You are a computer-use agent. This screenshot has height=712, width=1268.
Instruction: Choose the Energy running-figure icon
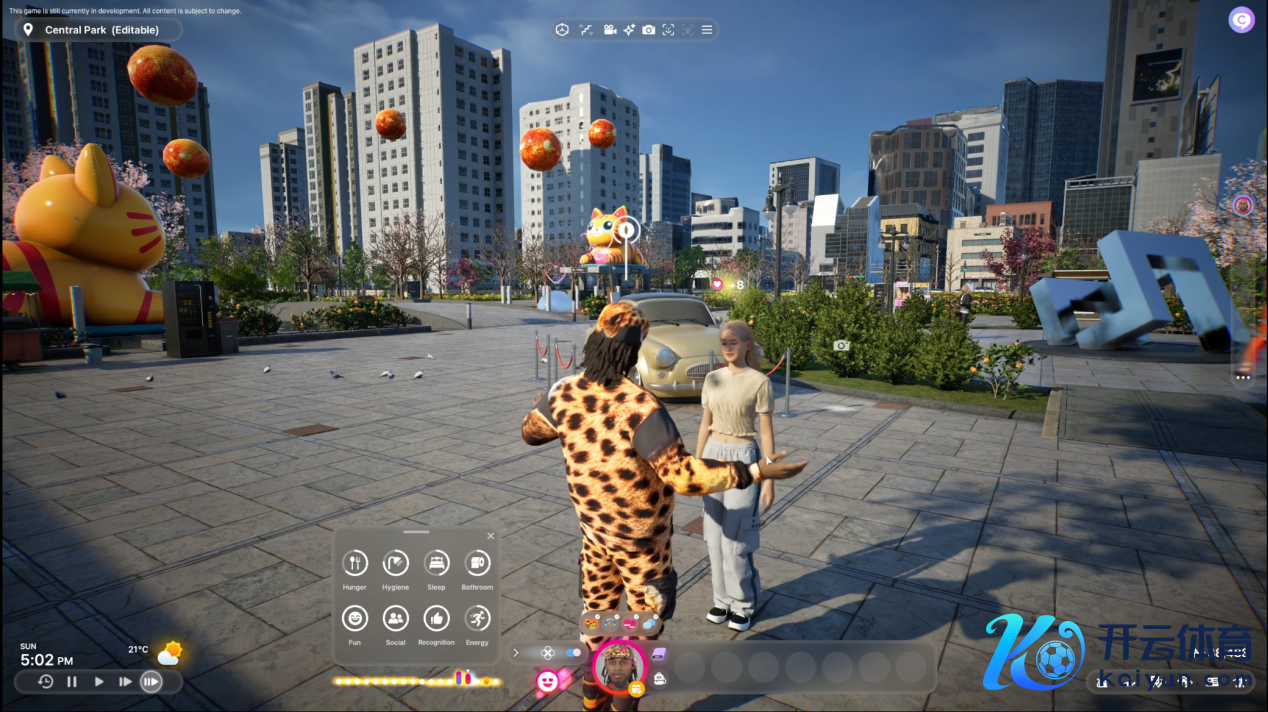point(477,619)
